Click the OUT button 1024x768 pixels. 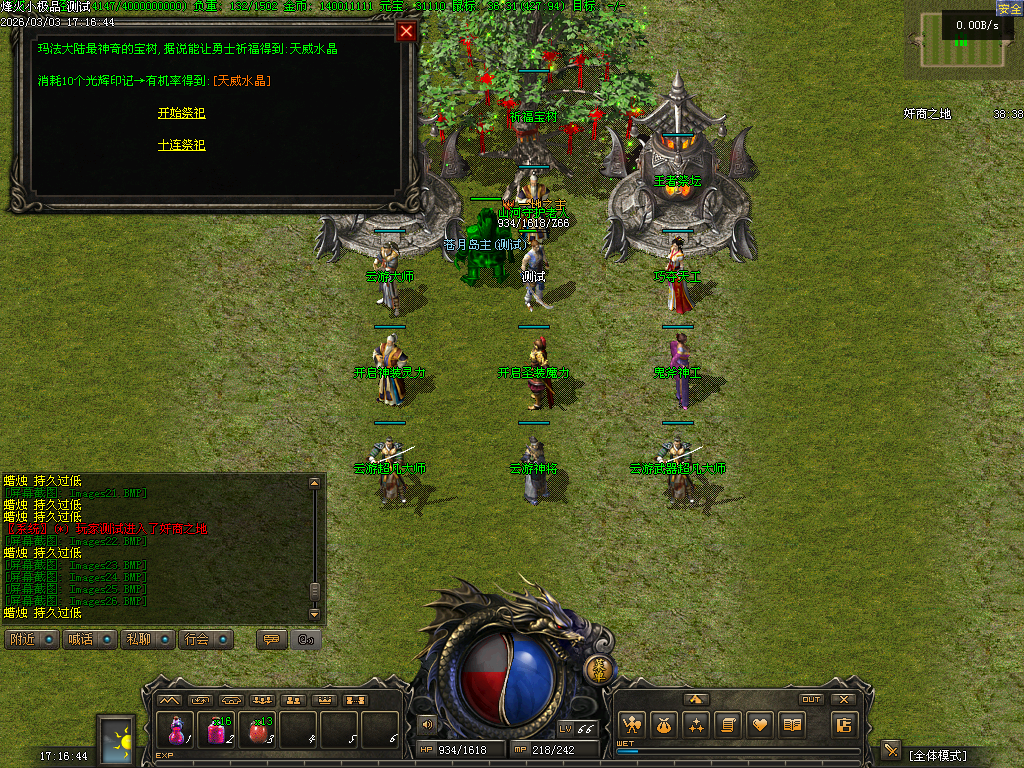[x=811, y=699]
